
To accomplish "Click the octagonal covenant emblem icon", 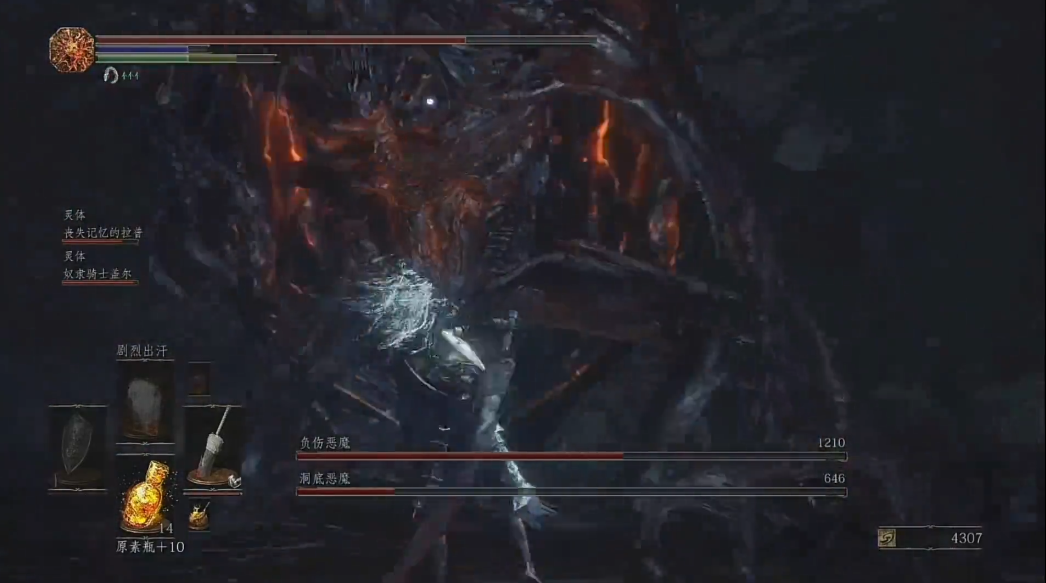I will [x=72, y=49].
